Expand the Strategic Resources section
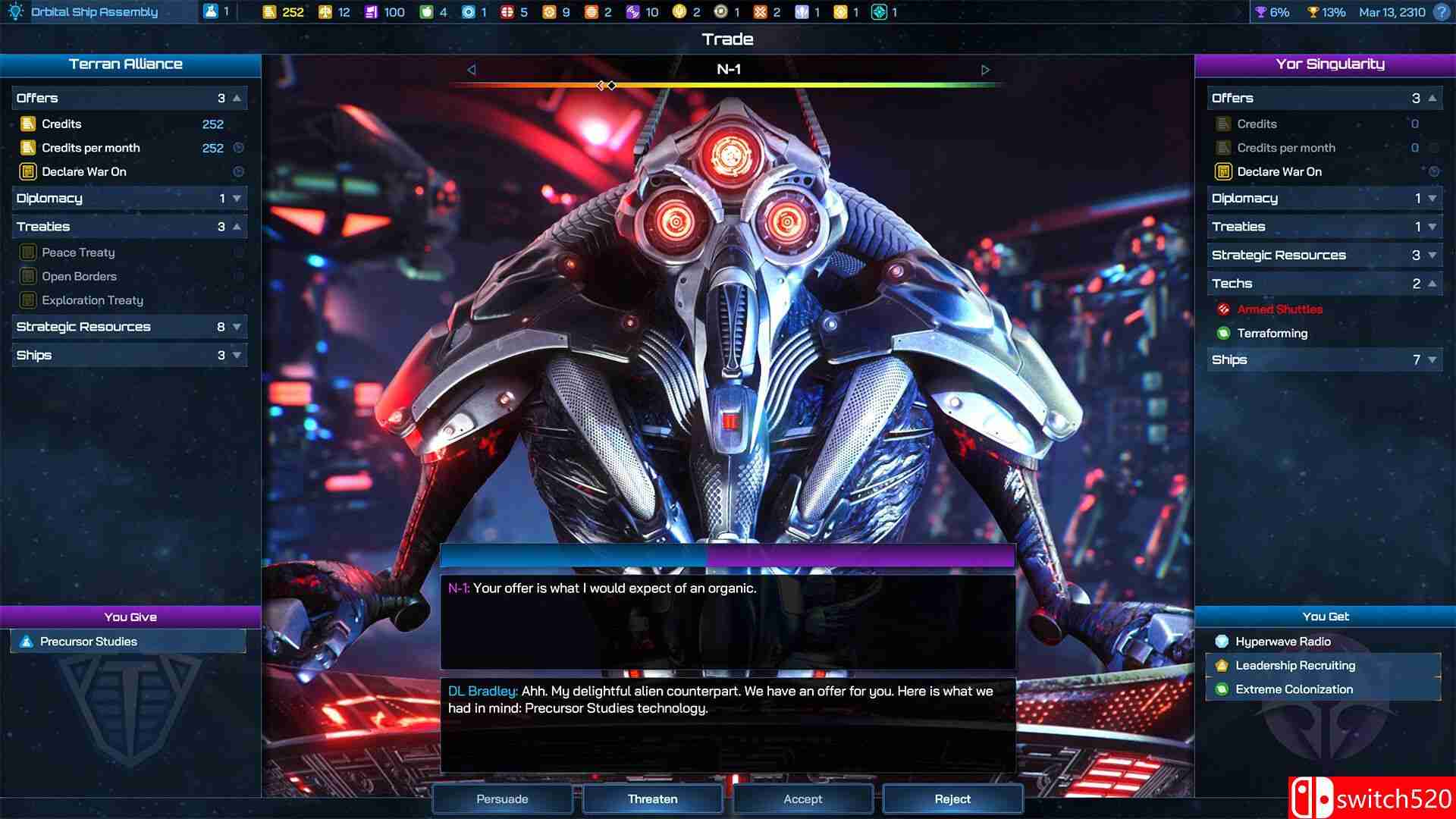 tap(237, 326)
